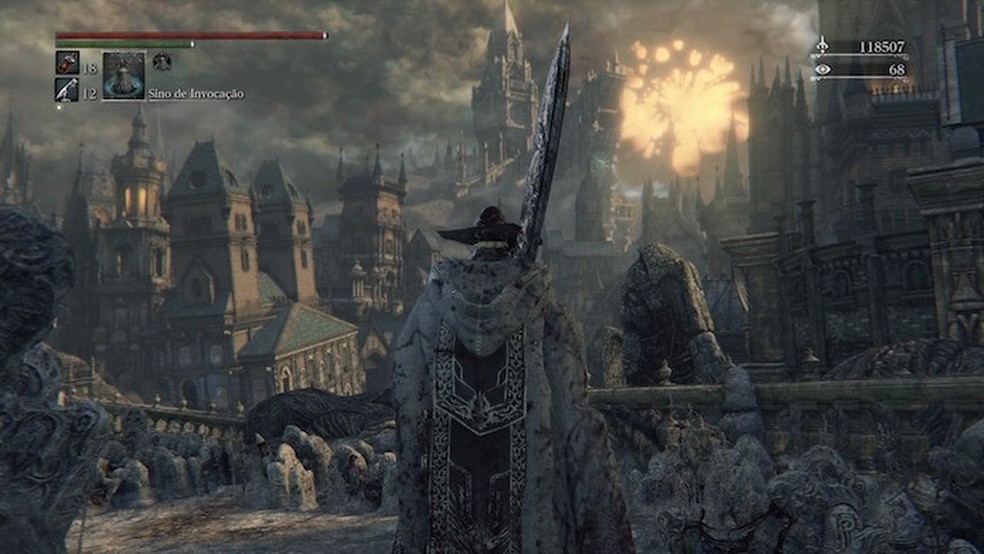Use the Sino de Invocação quick item
Viewport: 984px width, 554px height.
click(124, 76)
